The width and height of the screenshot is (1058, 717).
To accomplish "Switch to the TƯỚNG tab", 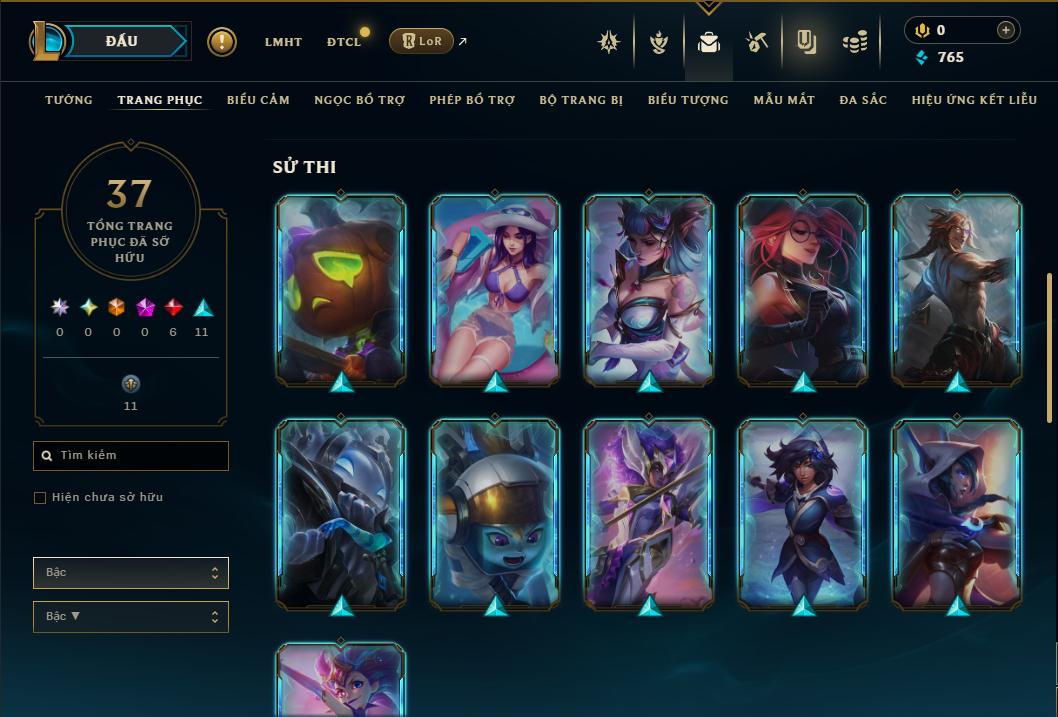I will tap(69, 100).
